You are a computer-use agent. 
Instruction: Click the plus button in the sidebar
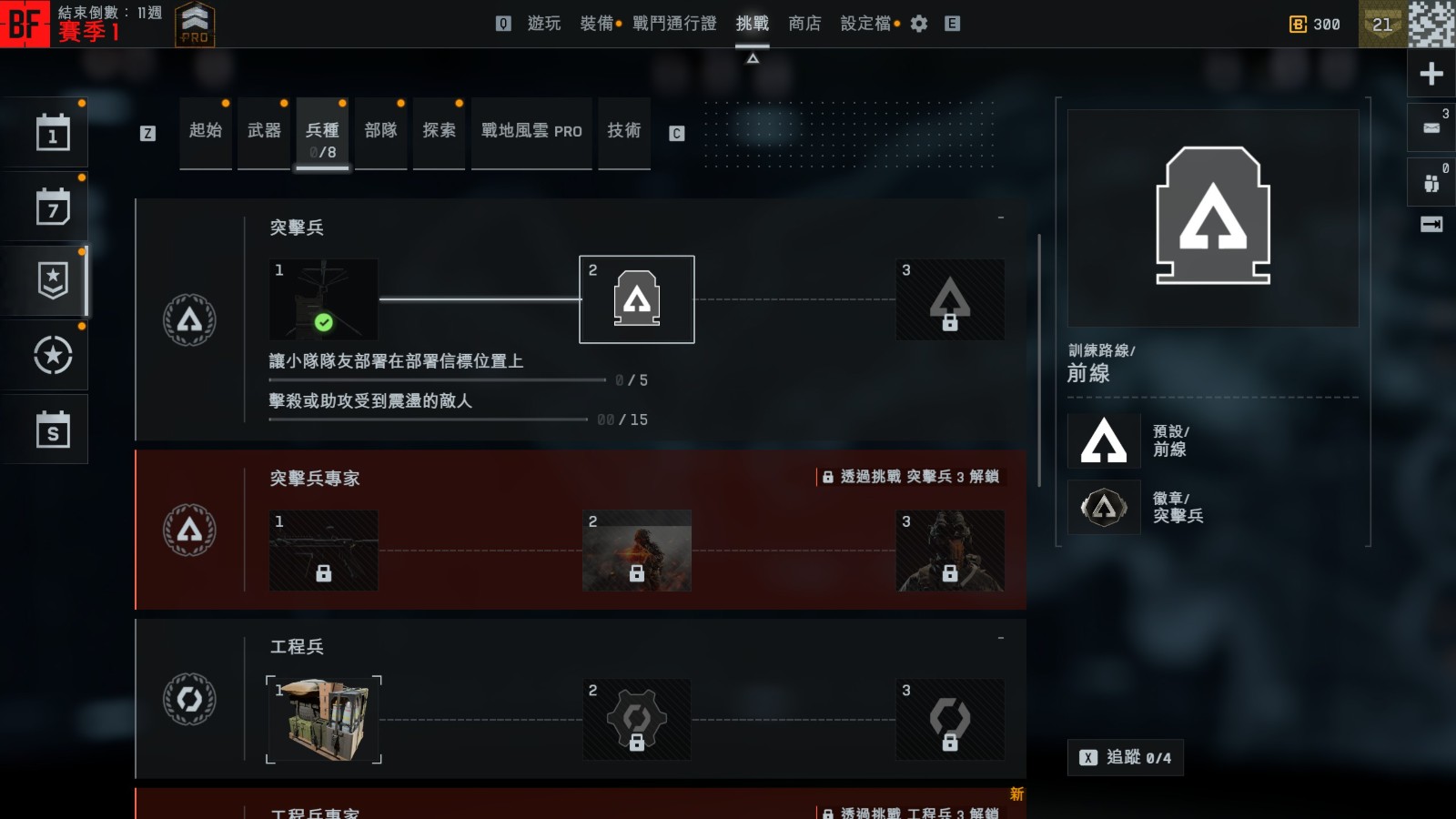[1431, 74]
